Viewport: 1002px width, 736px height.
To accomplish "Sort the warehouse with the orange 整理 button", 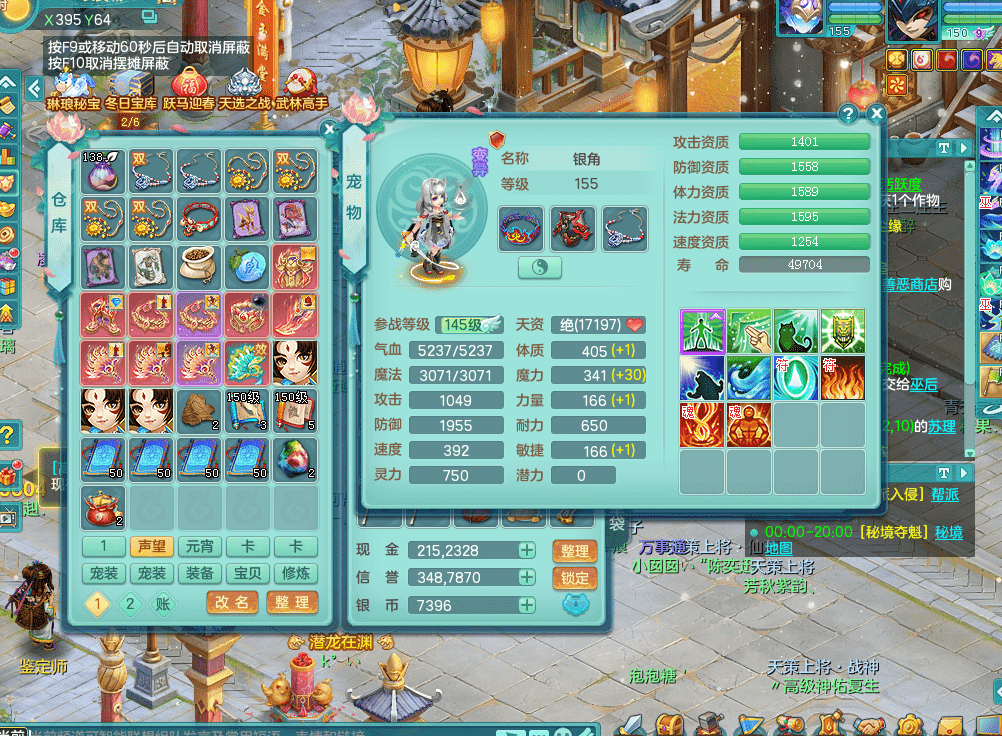I will [x=292, y=602].
